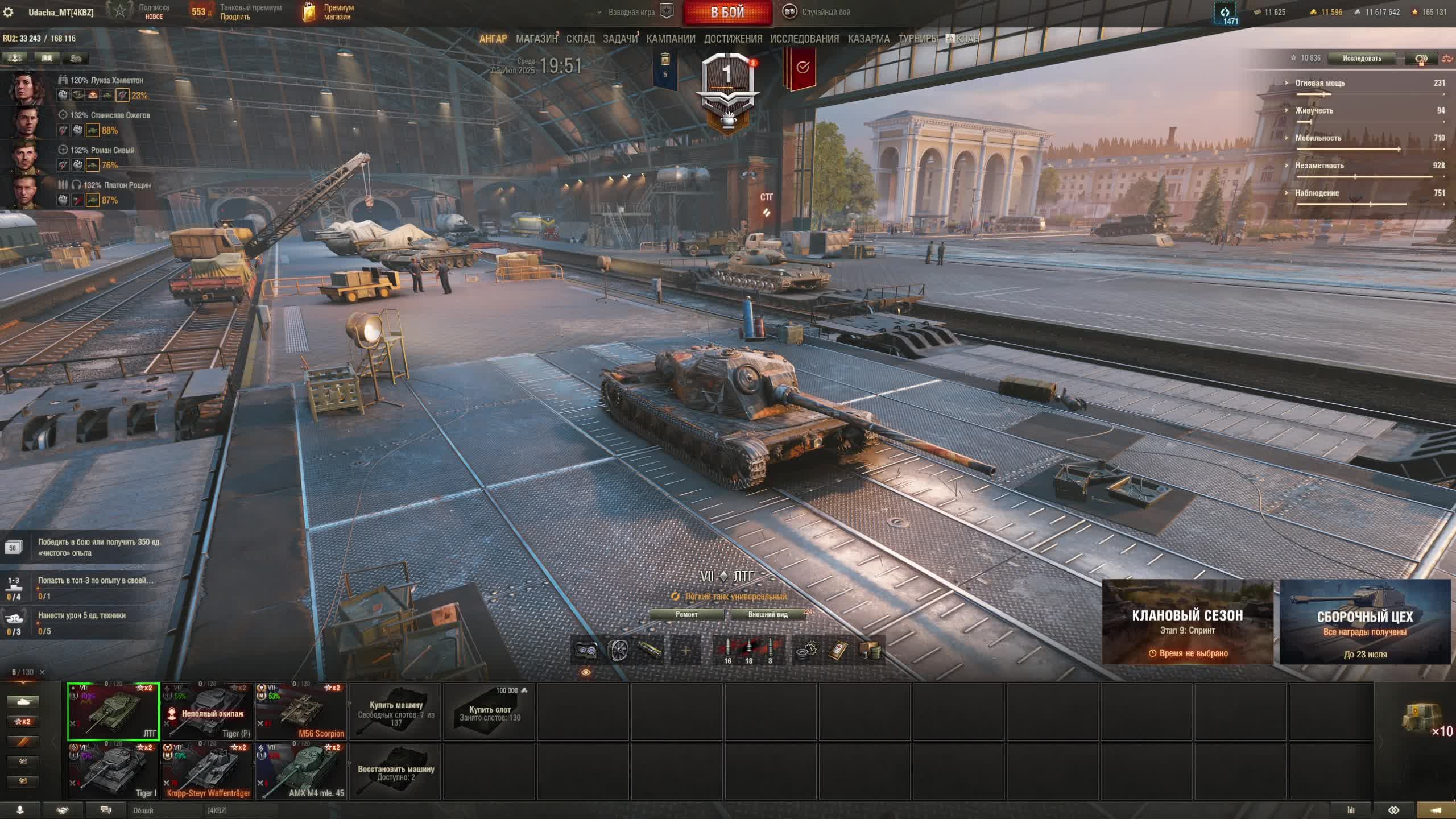Image resolution: width=1456 pixels, height=819 pixels.
Task: Show the ДОСТИЖЕНИЯ tab
Action: click(733, 39)
